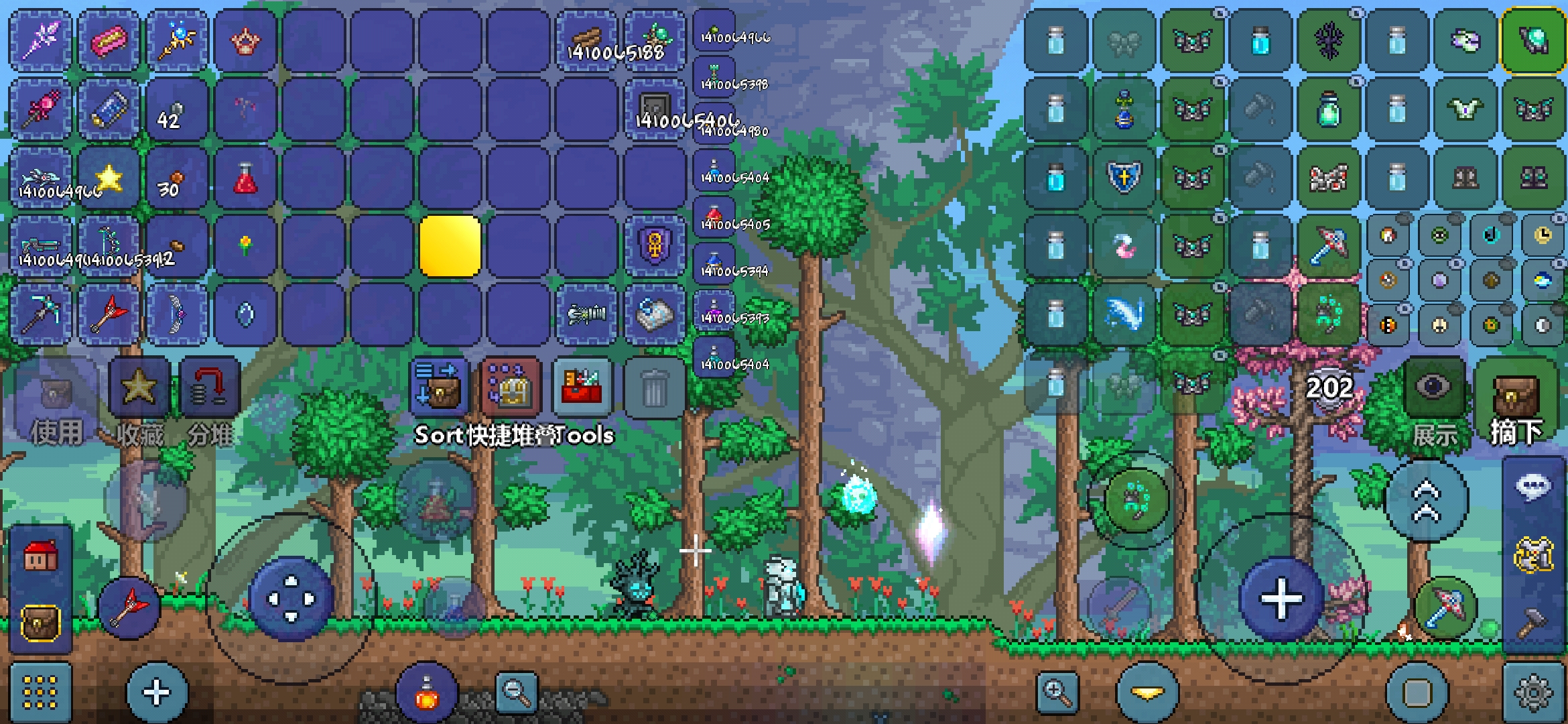Screen dimensions: 1568x724
Task: Choose the Ankh Shield inventory slot
Action: [x=655, y=246]
